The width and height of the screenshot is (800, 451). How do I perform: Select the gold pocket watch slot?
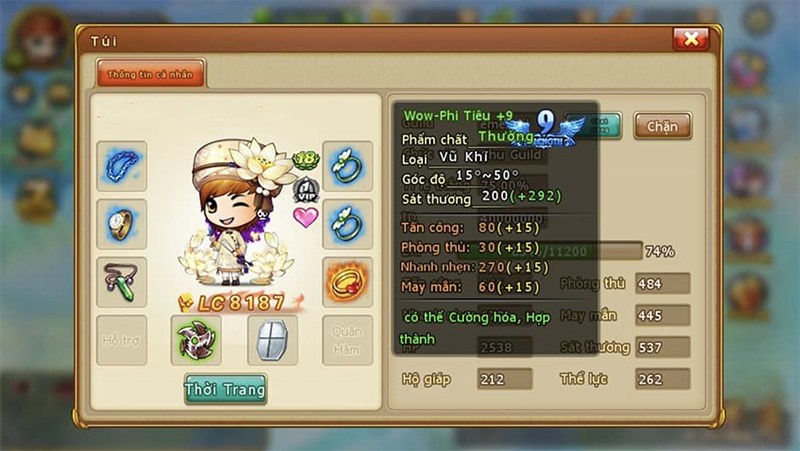121,224
